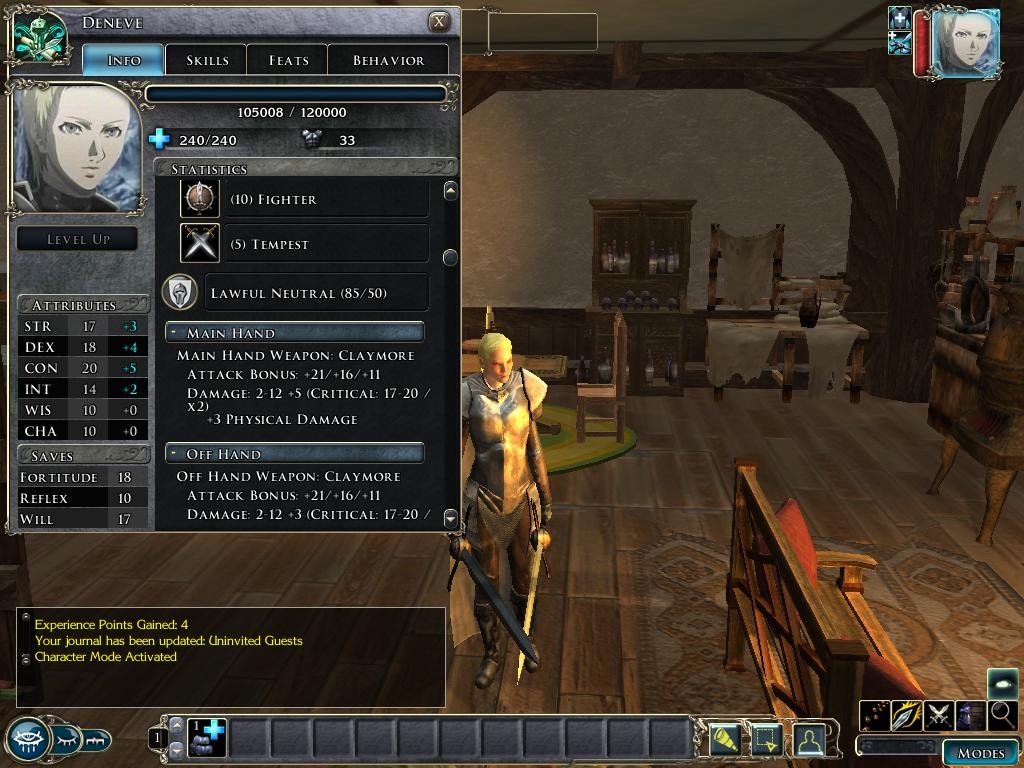The height and width of the screenshot is (768, 1024).
Task: Open the Feats tab
Action: 288,60
